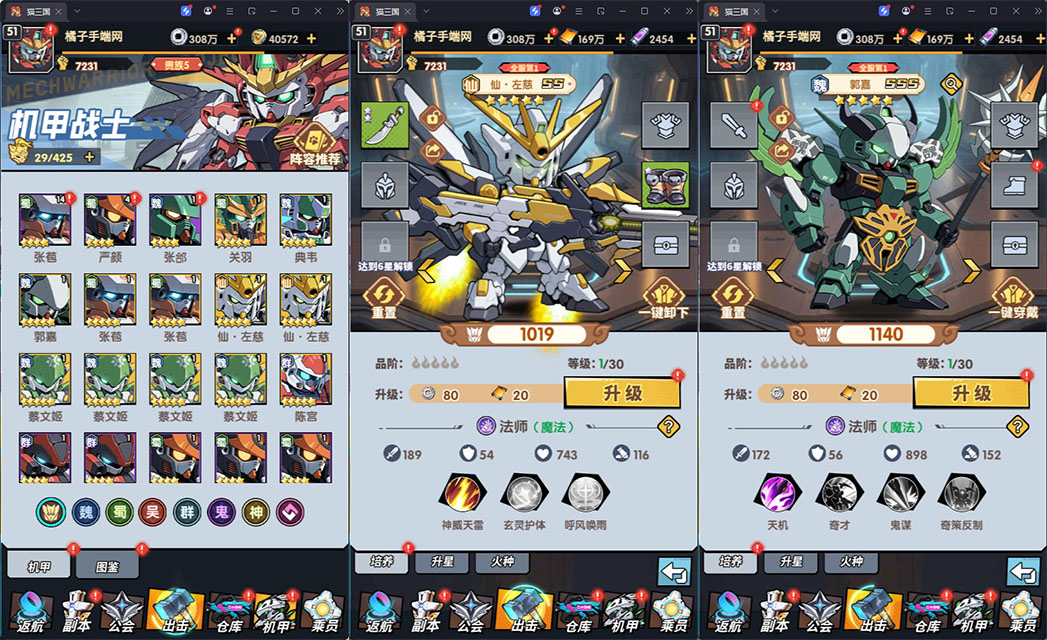Image resolution: width=1047 pixels, height=640 pixels.
Task: Open the 玄灵护体 skill details
Action: 524,493
